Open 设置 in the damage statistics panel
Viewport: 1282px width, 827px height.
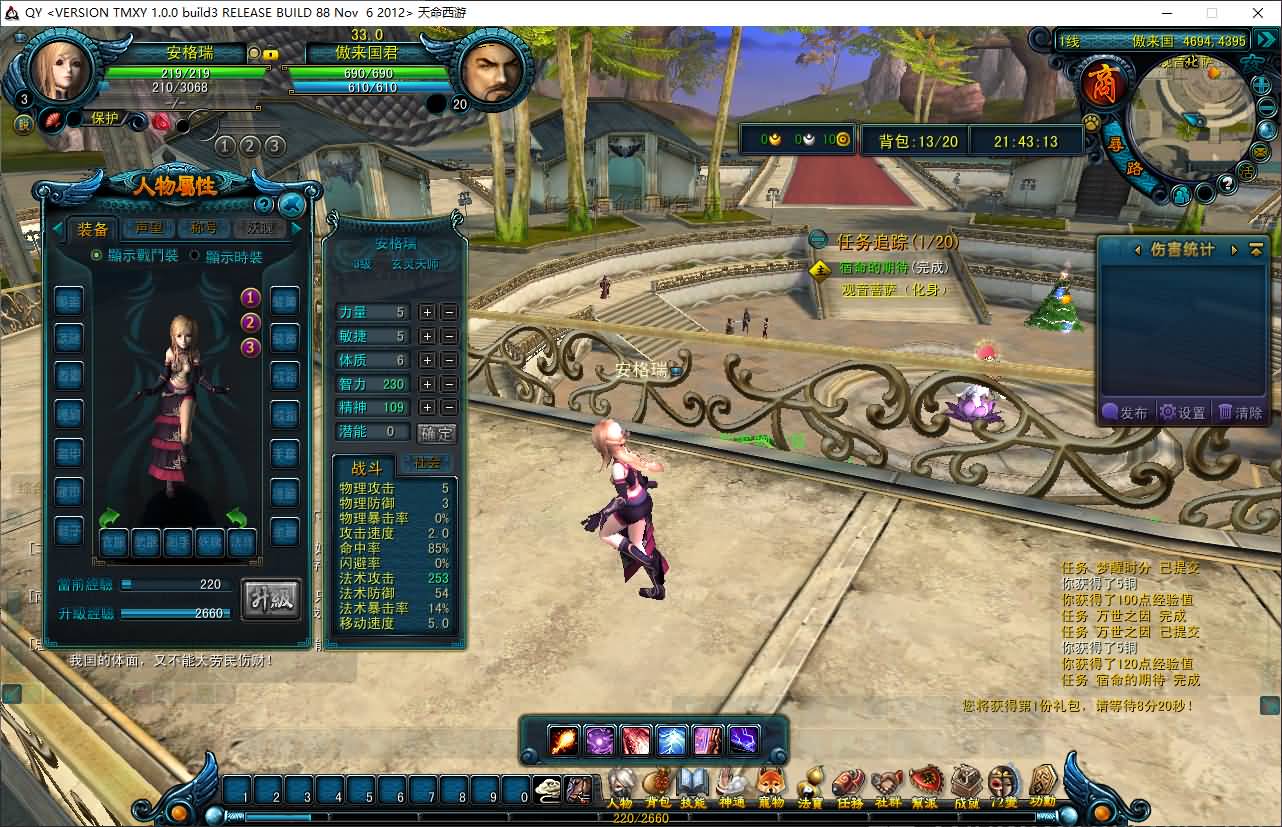1182,412
